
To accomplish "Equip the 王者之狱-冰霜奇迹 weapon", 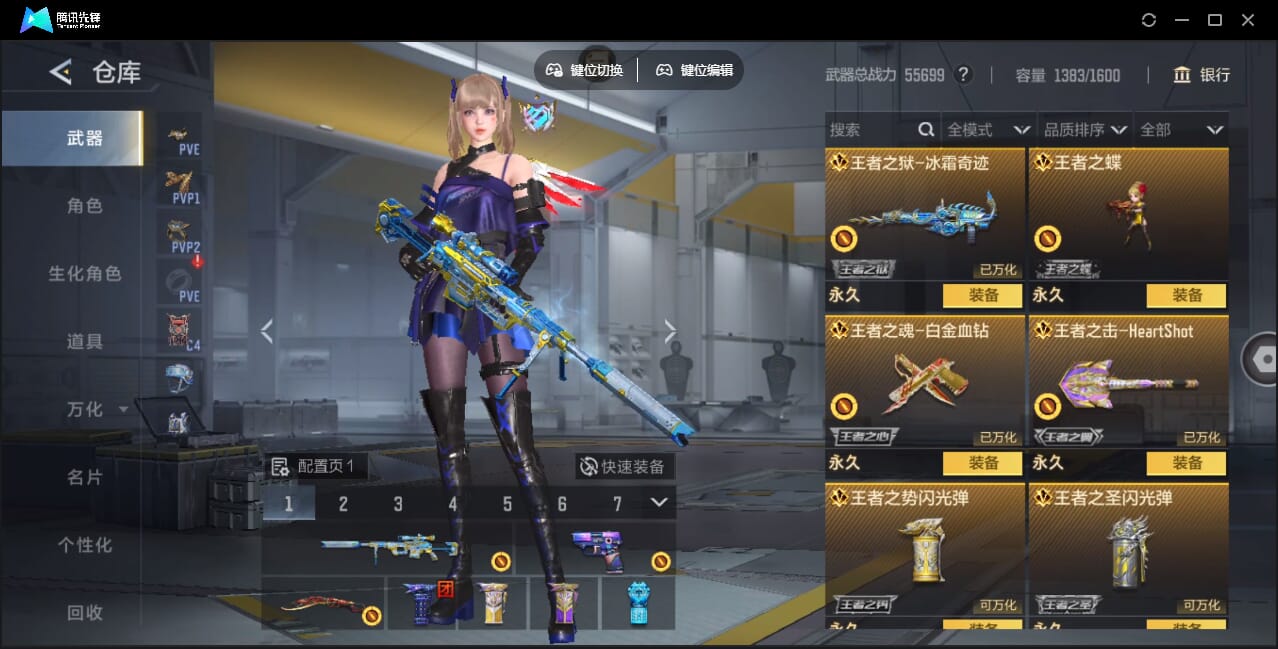I will pyautogui.click(x=982, y=296).
